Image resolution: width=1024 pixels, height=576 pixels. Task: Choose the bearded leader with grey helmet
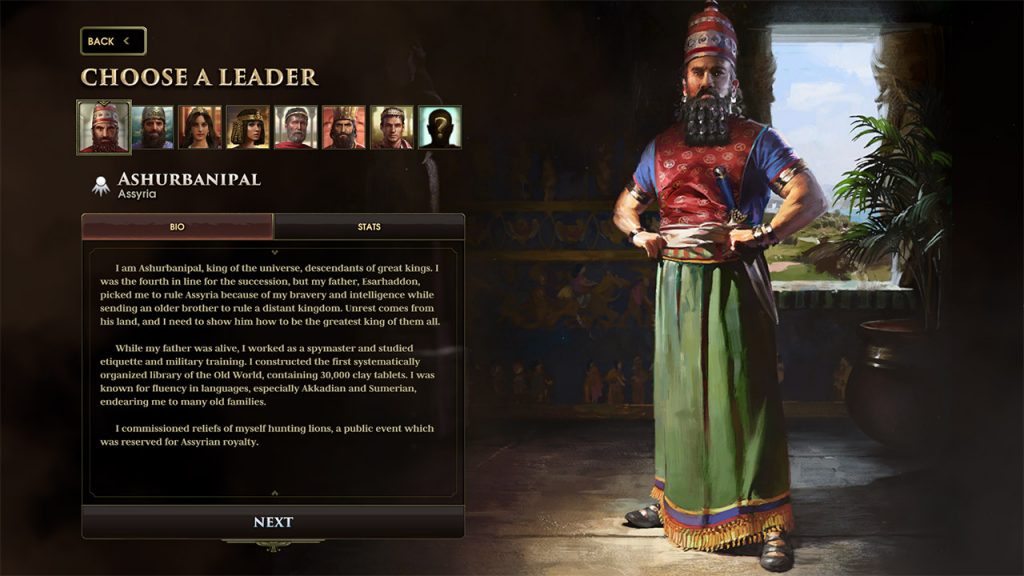[153, 127]
